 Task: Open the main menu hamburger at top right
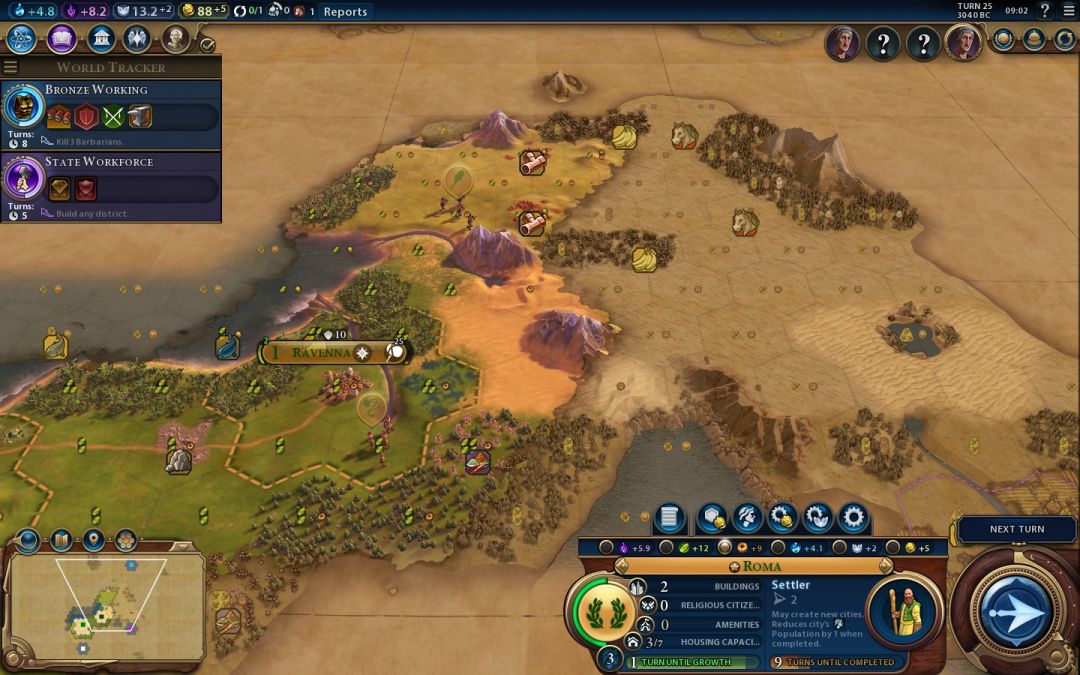point(1068,11)
